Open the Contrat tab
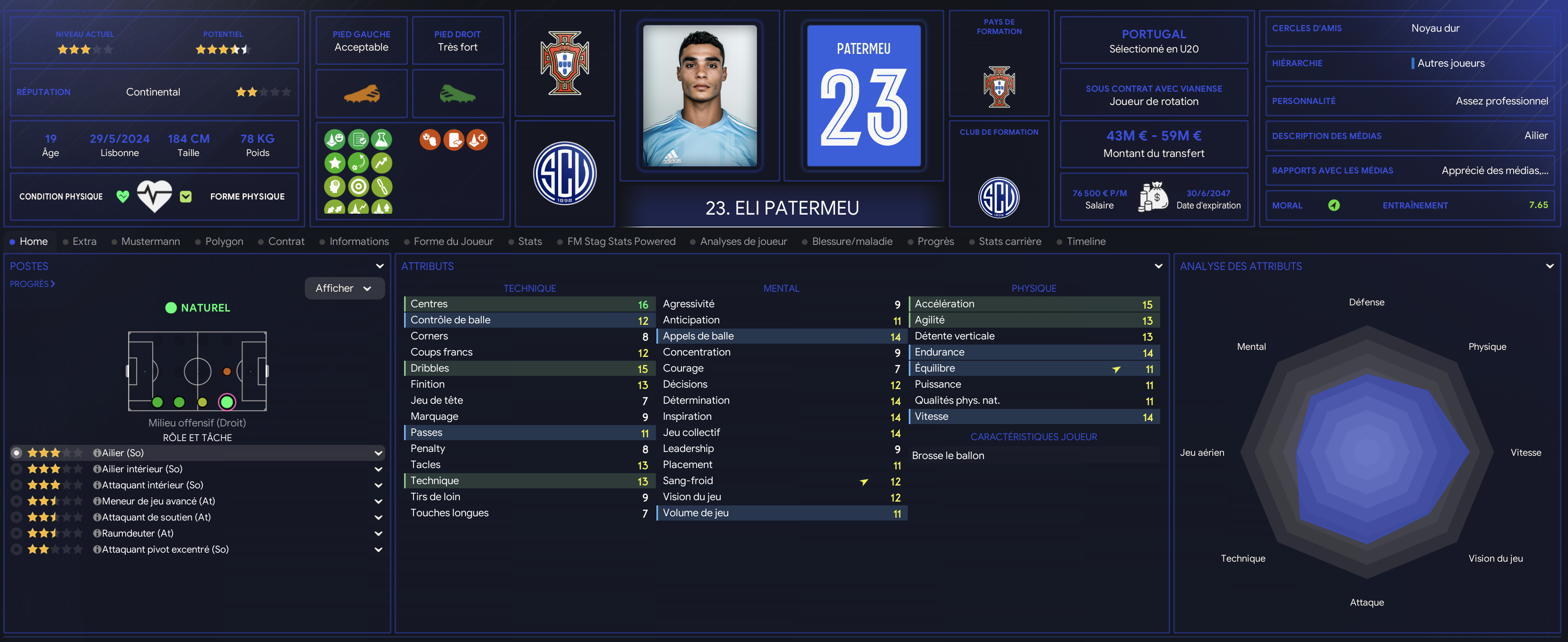The height and width of the screenshot is (642, 1568). point(285,241)
